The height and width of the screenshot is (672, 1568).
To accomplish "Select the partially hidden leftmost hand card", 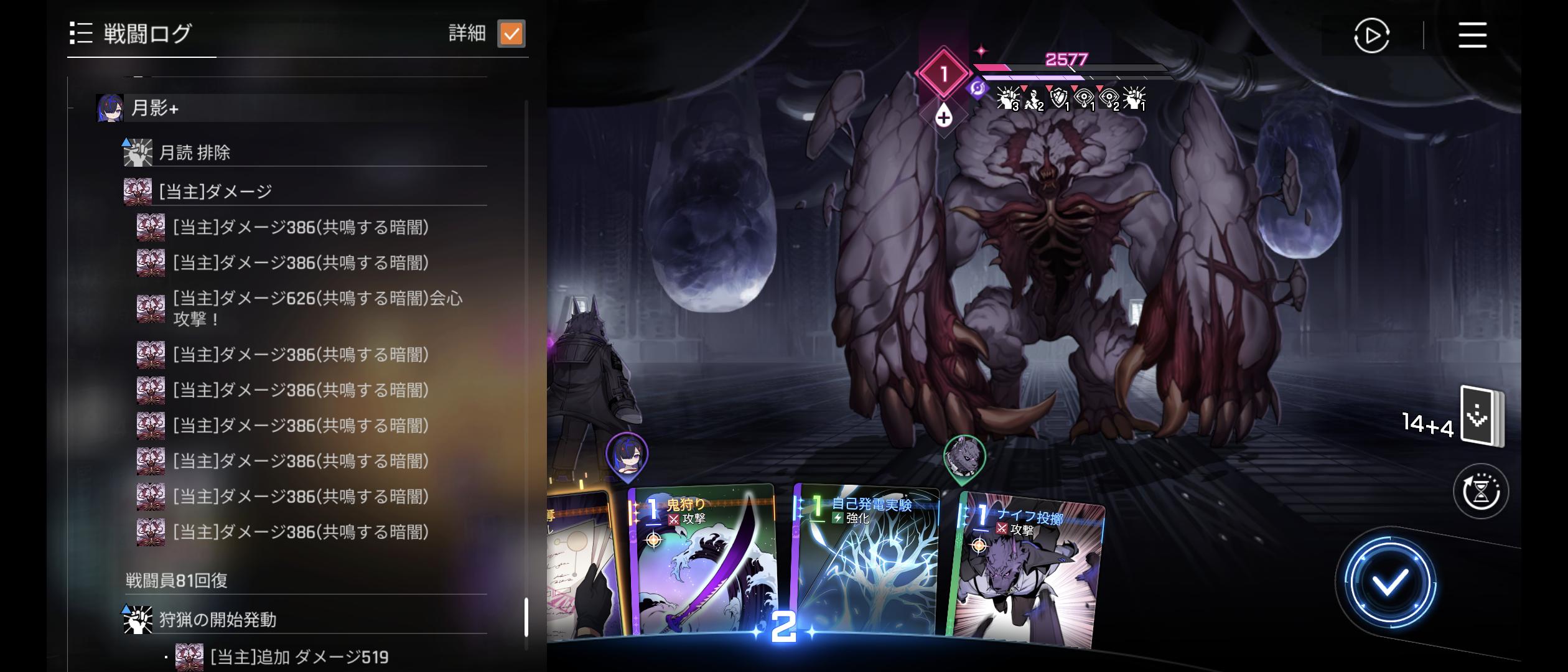I will pos(582,560).
